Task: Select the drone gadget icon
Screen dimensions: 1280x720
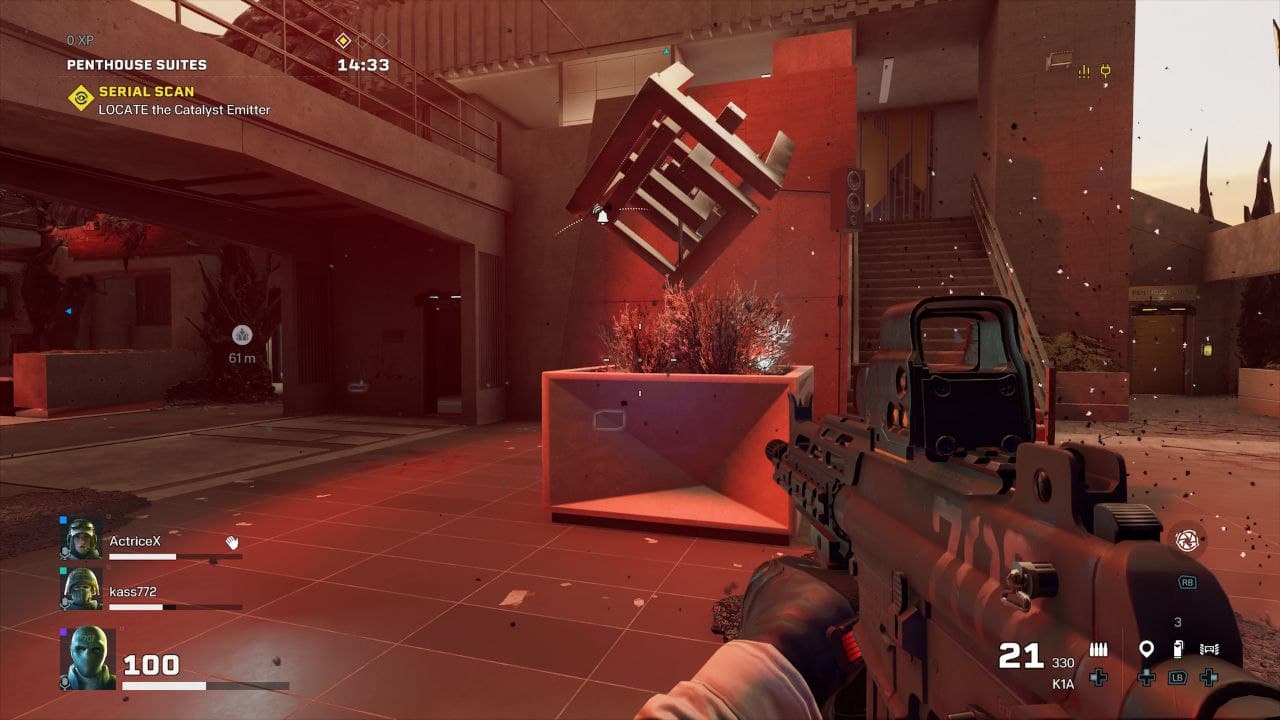Action: click(x=1209, y=649)
